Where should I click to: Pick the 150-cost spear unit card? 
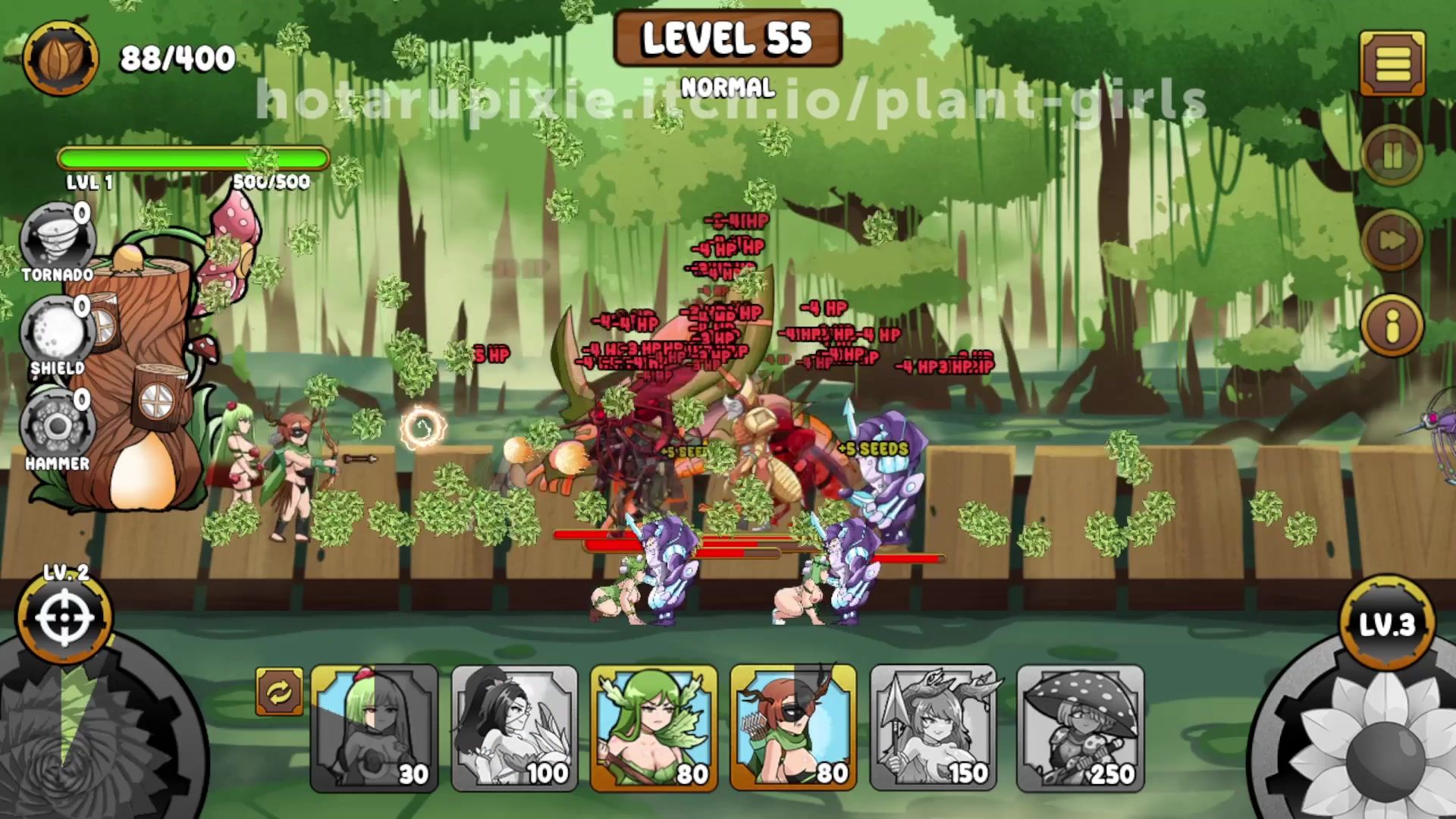pyautogui.click(x=934, y=728)
